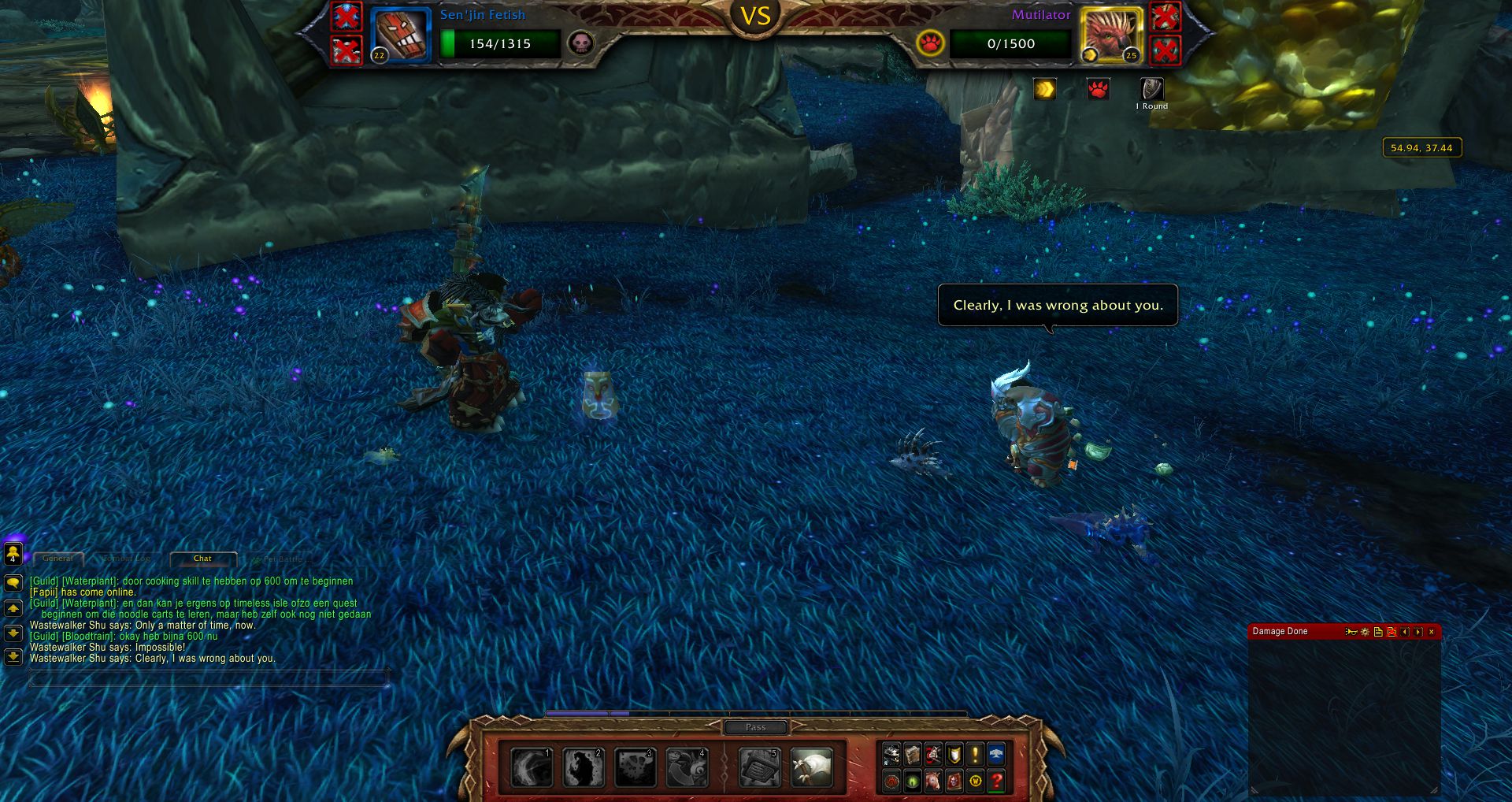
Task: Open the red question mark help icon
Action: (996, 782)
